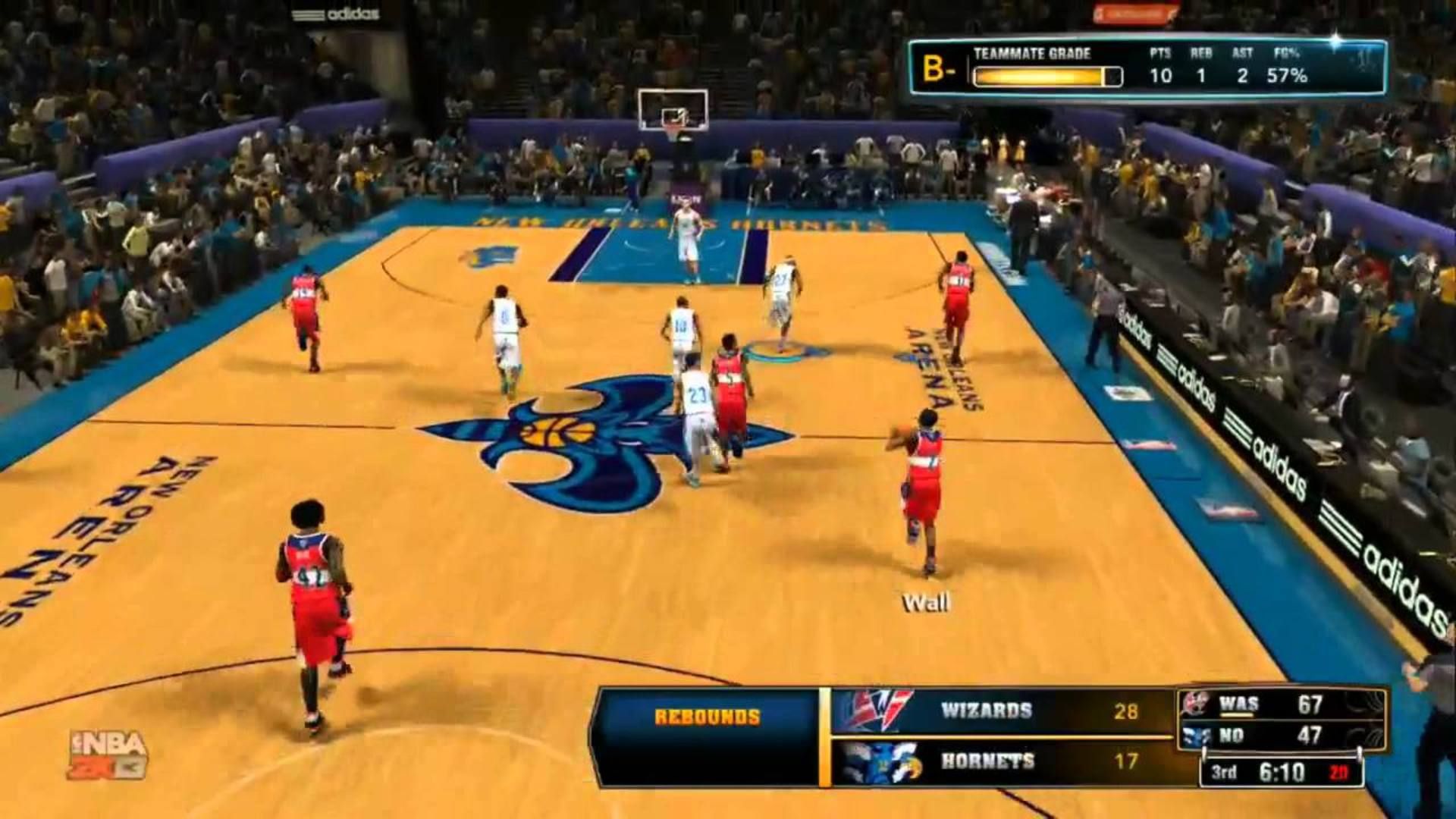This screenshot has width=1456, height=819.
Task: Click the player name Wall on the court
Action: click(927, 601)
